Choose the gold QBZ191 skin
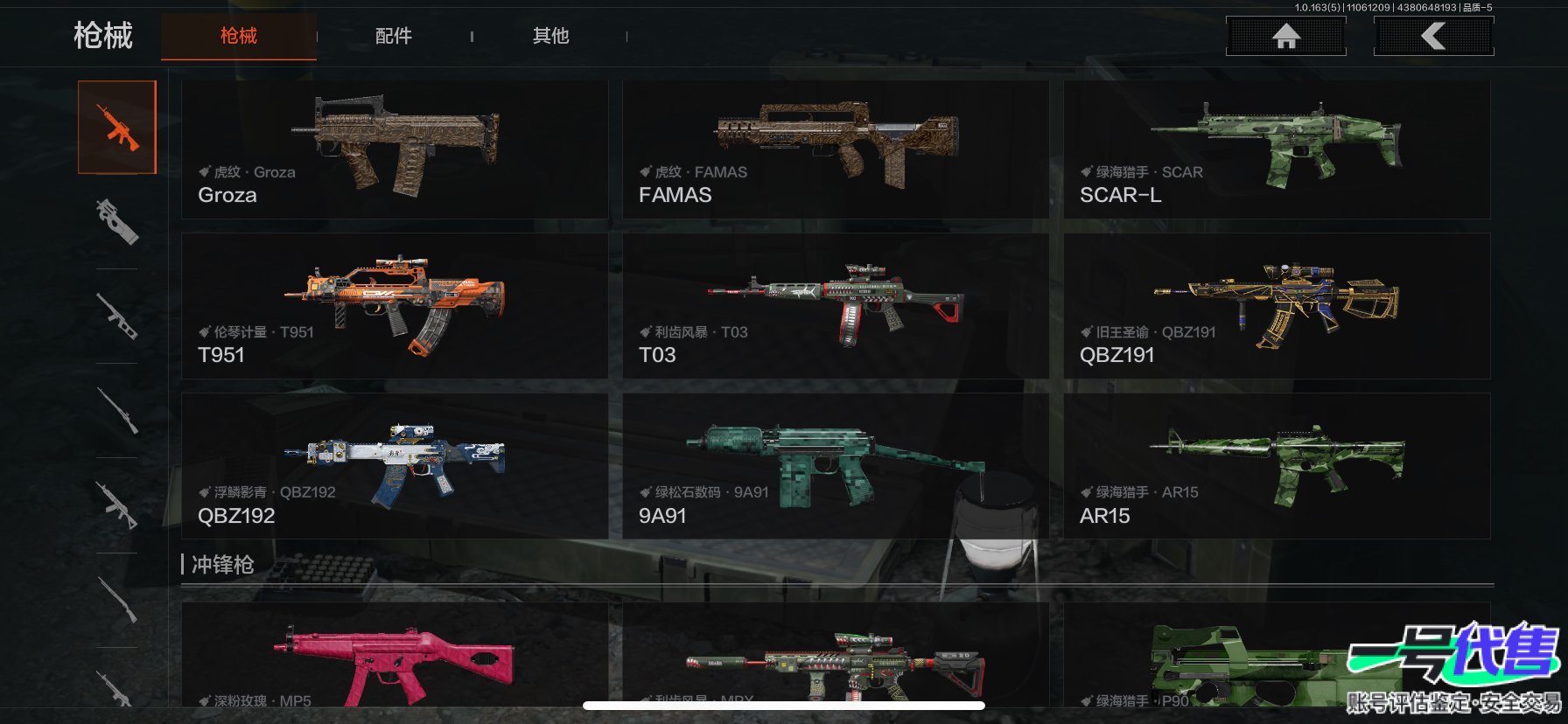This screenshot has height=724, width=1568. point(1276,306)
